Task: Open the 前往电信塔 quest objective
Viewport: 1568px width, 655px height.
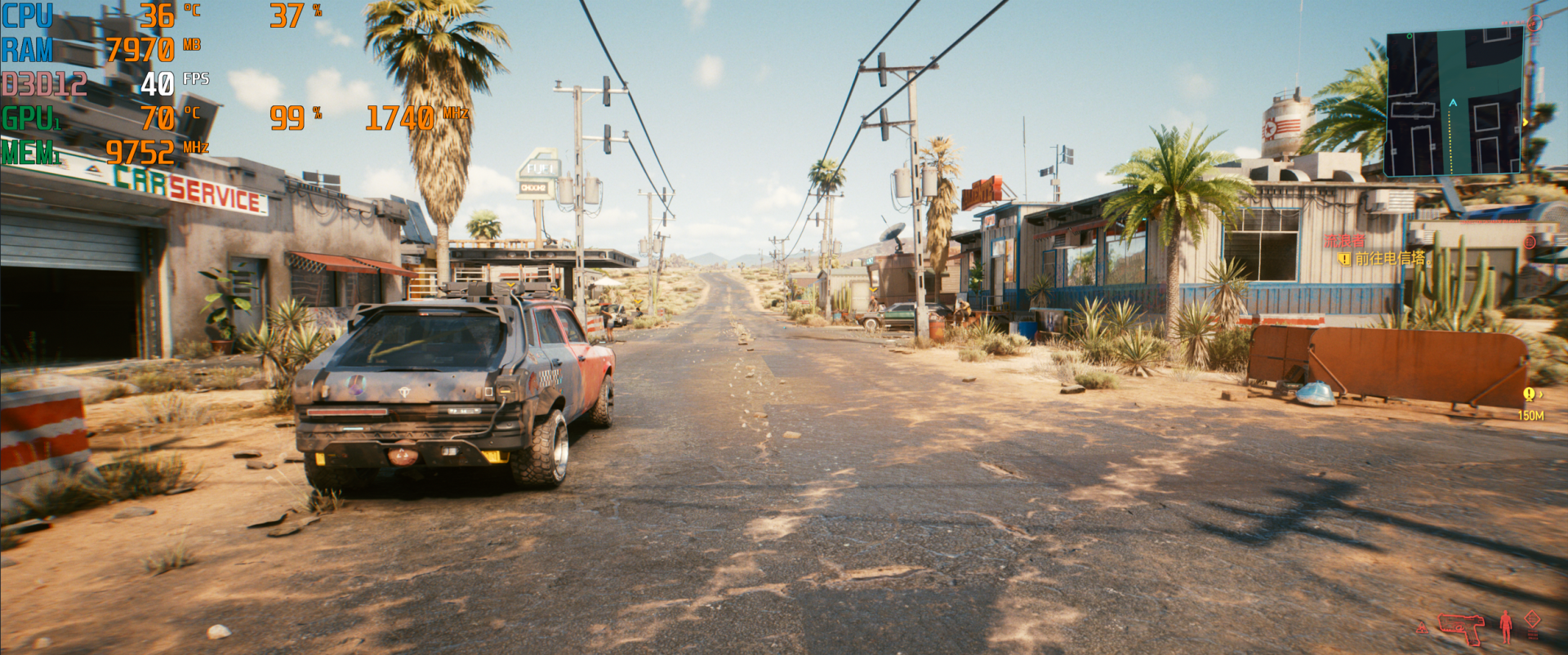Action: click(1390, 259)
